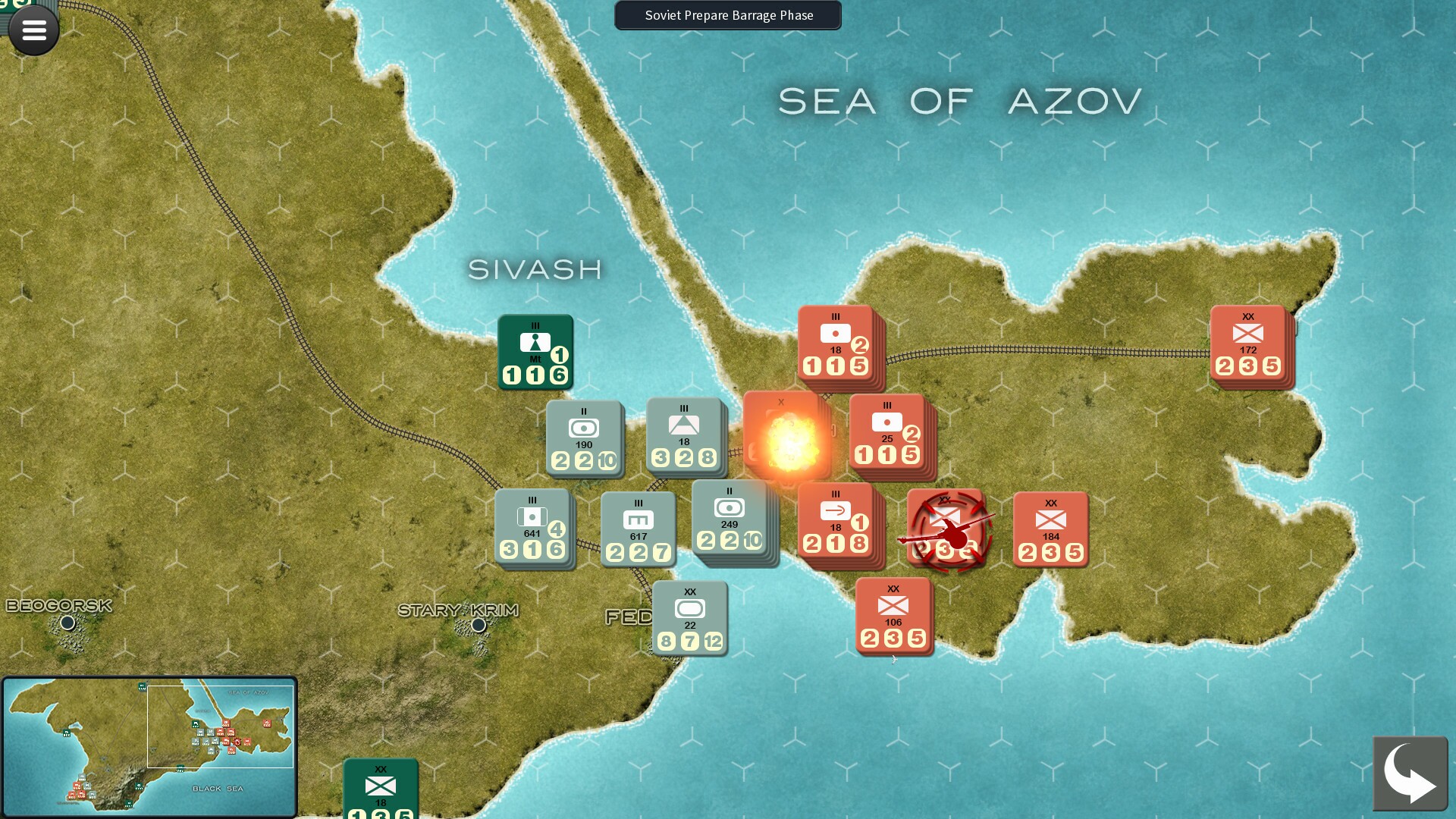Image resolution: width=1456 pixels, height=819 pixels.
Task: Select German artillery battalion 249
Action: click(x=730, y=522)
